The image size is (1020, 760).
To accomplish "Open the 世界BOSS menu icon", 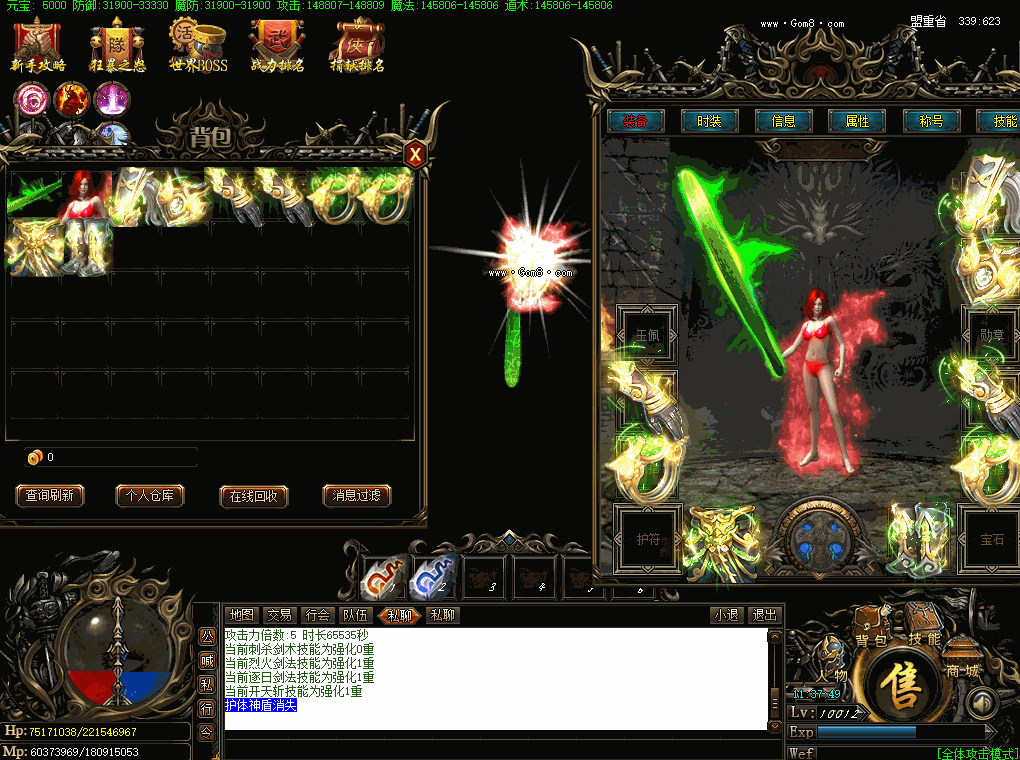I will click(198, 45).
